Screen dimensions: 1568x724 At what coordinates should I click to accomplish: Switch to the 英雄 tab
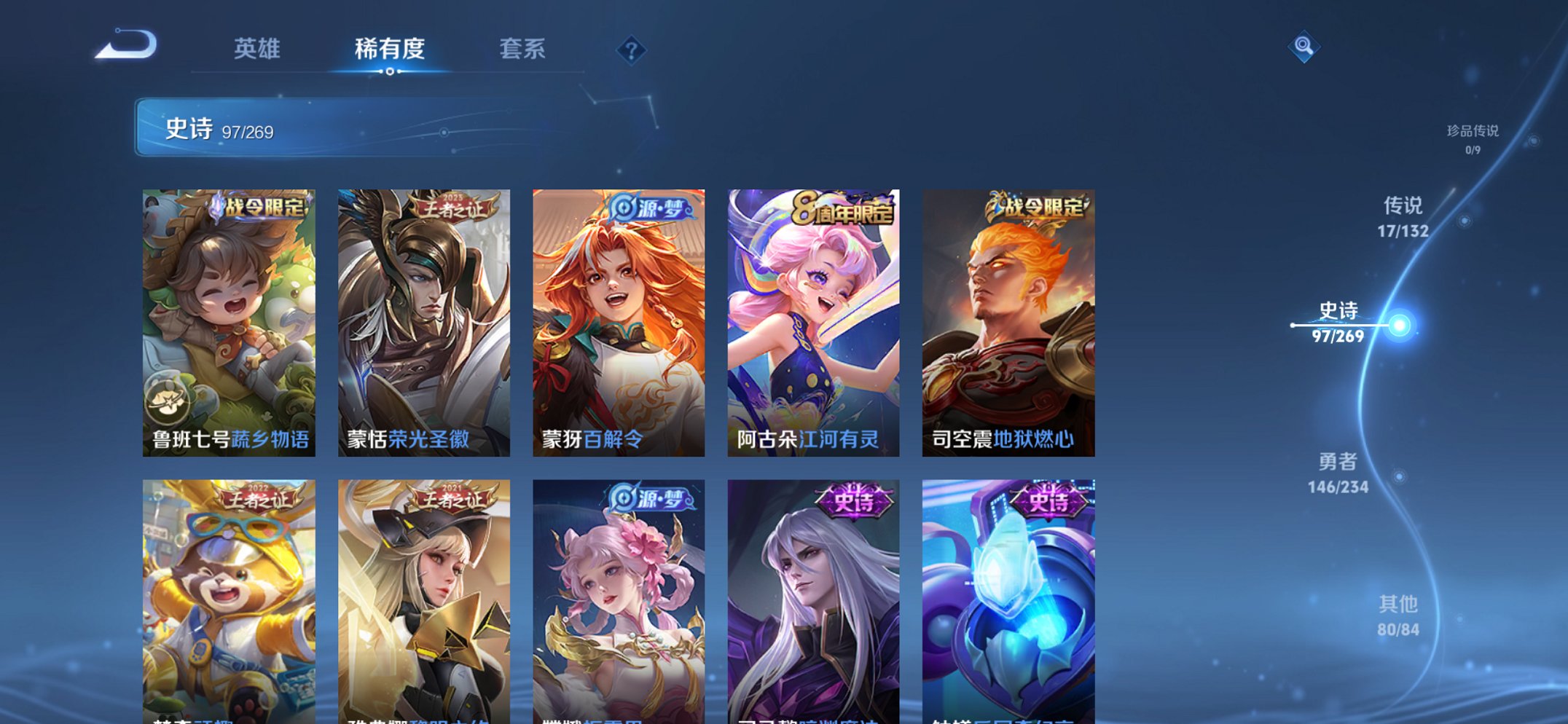(x=256, y=48)
